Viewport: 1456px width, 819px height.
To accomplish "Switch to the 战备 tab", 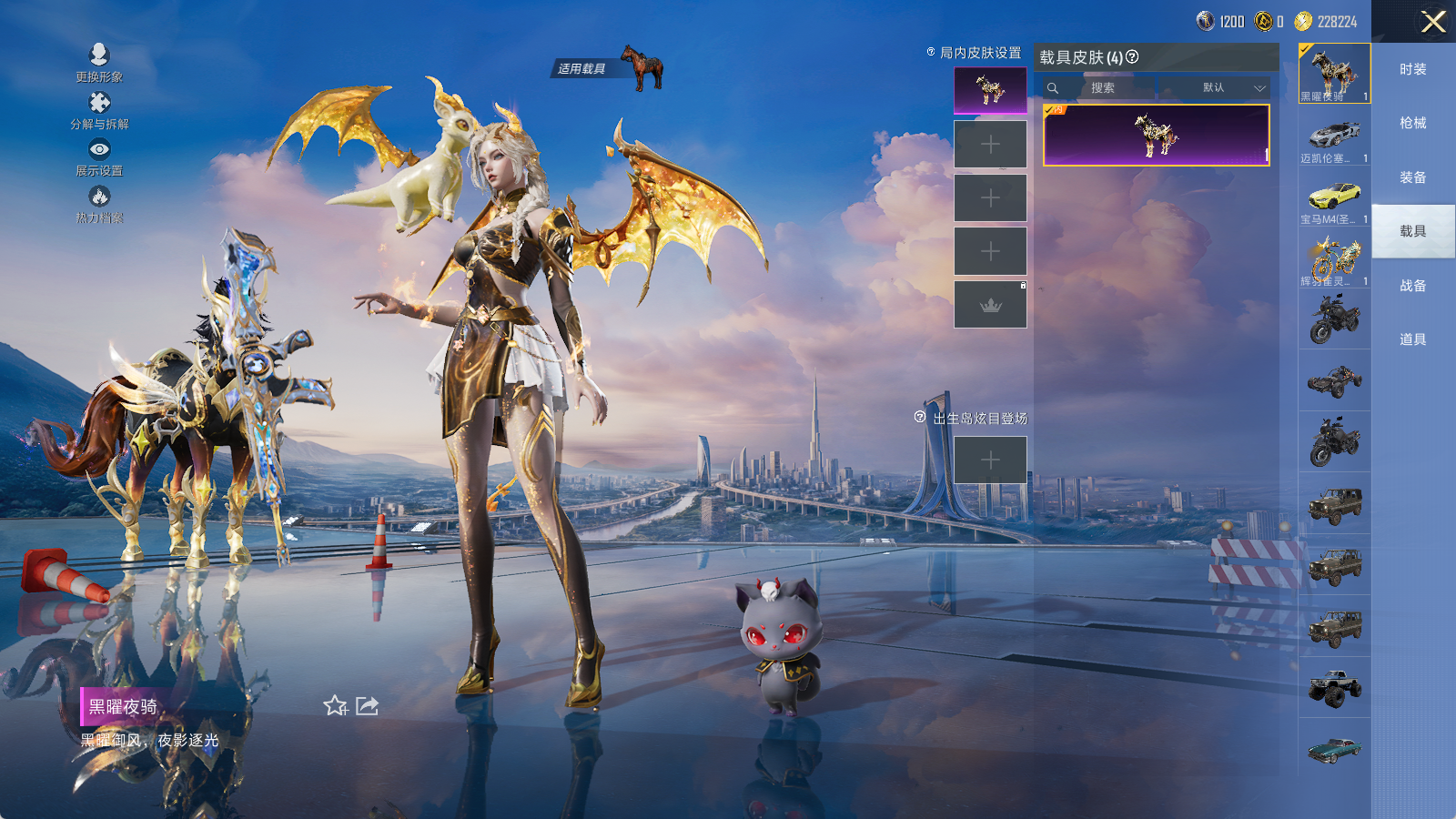I will [x=1412, y=286].
